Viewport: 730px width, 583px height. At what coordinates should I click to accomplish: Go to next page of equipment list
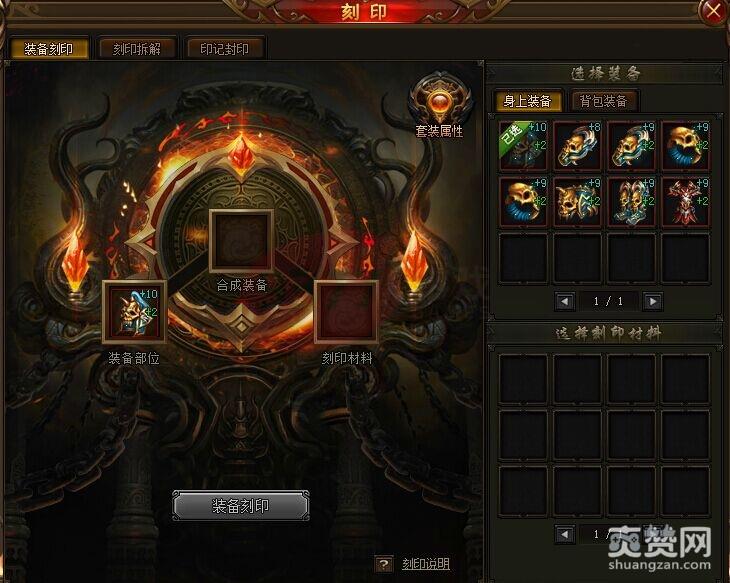click(653, 300)
